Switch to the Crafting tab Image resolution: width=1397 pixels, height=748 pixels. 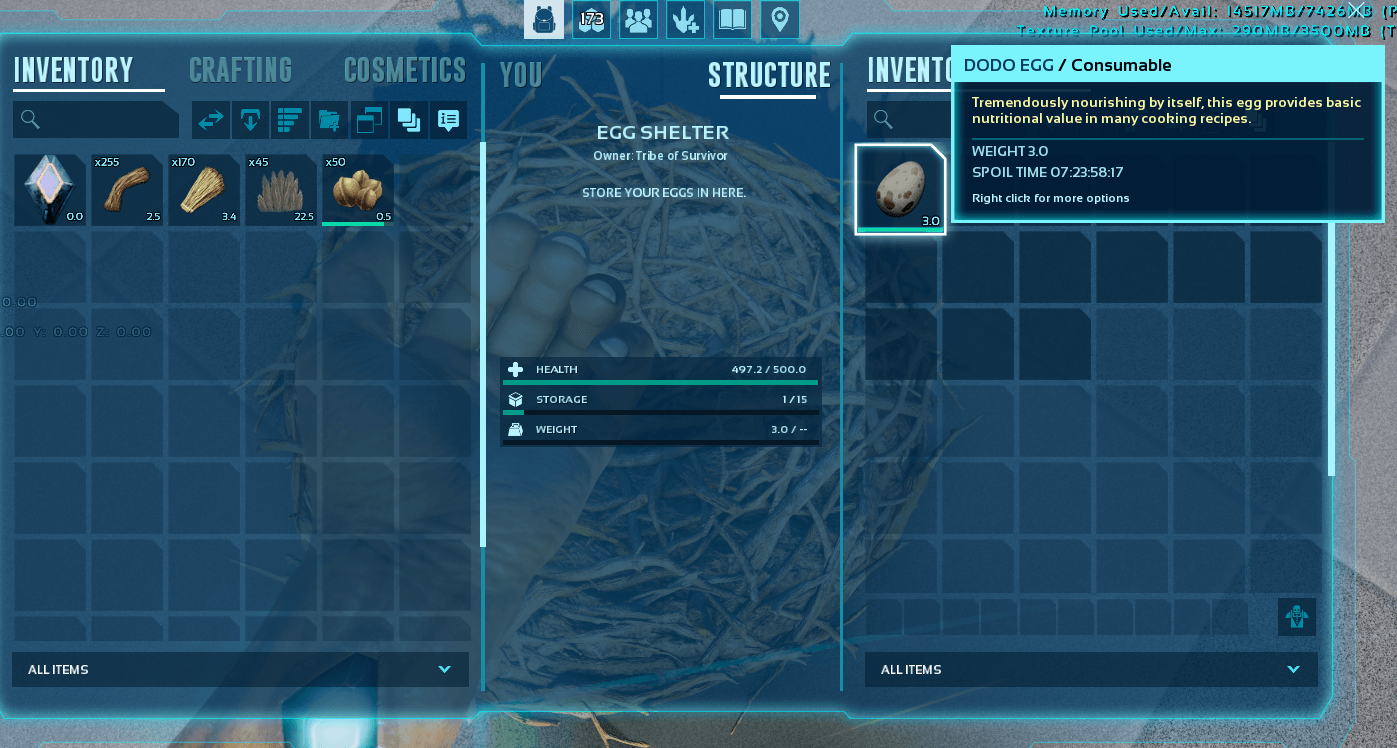[240, 70]
